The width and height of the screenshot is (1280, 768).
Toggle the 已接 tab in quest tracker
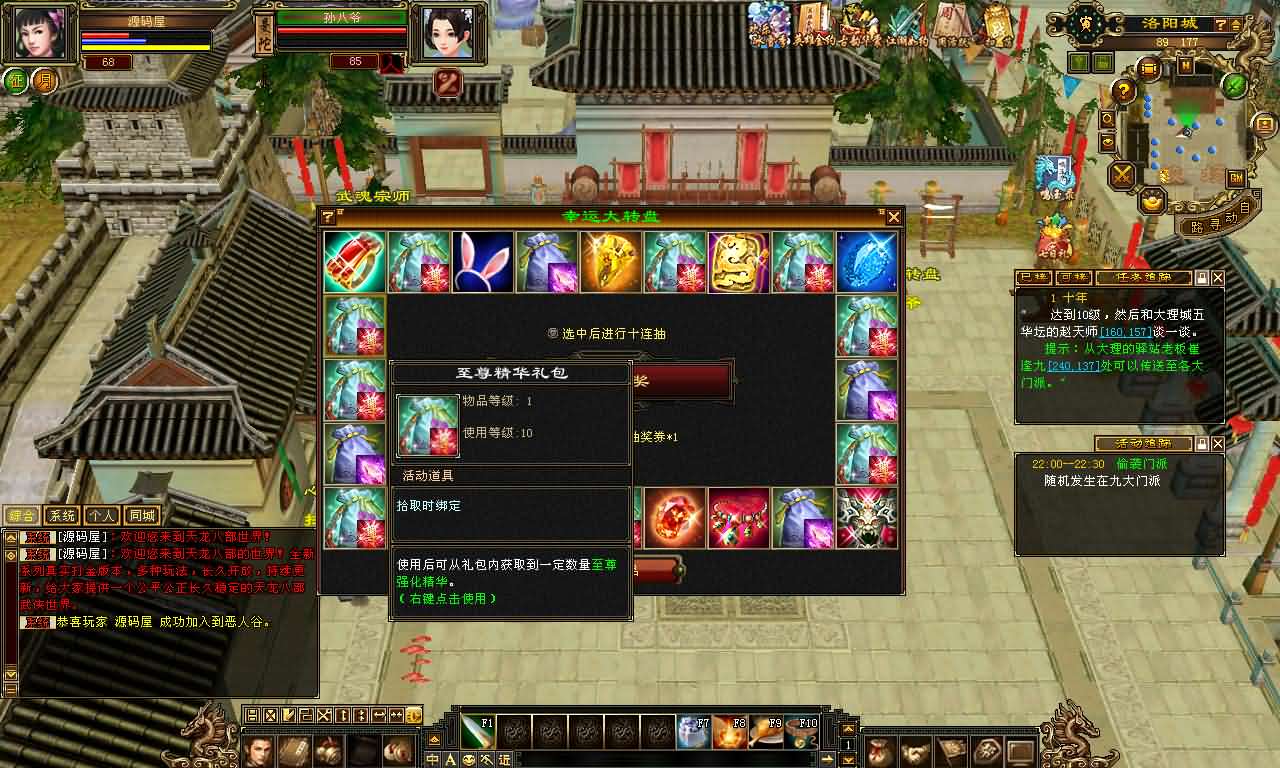[x=1032, y=278]
